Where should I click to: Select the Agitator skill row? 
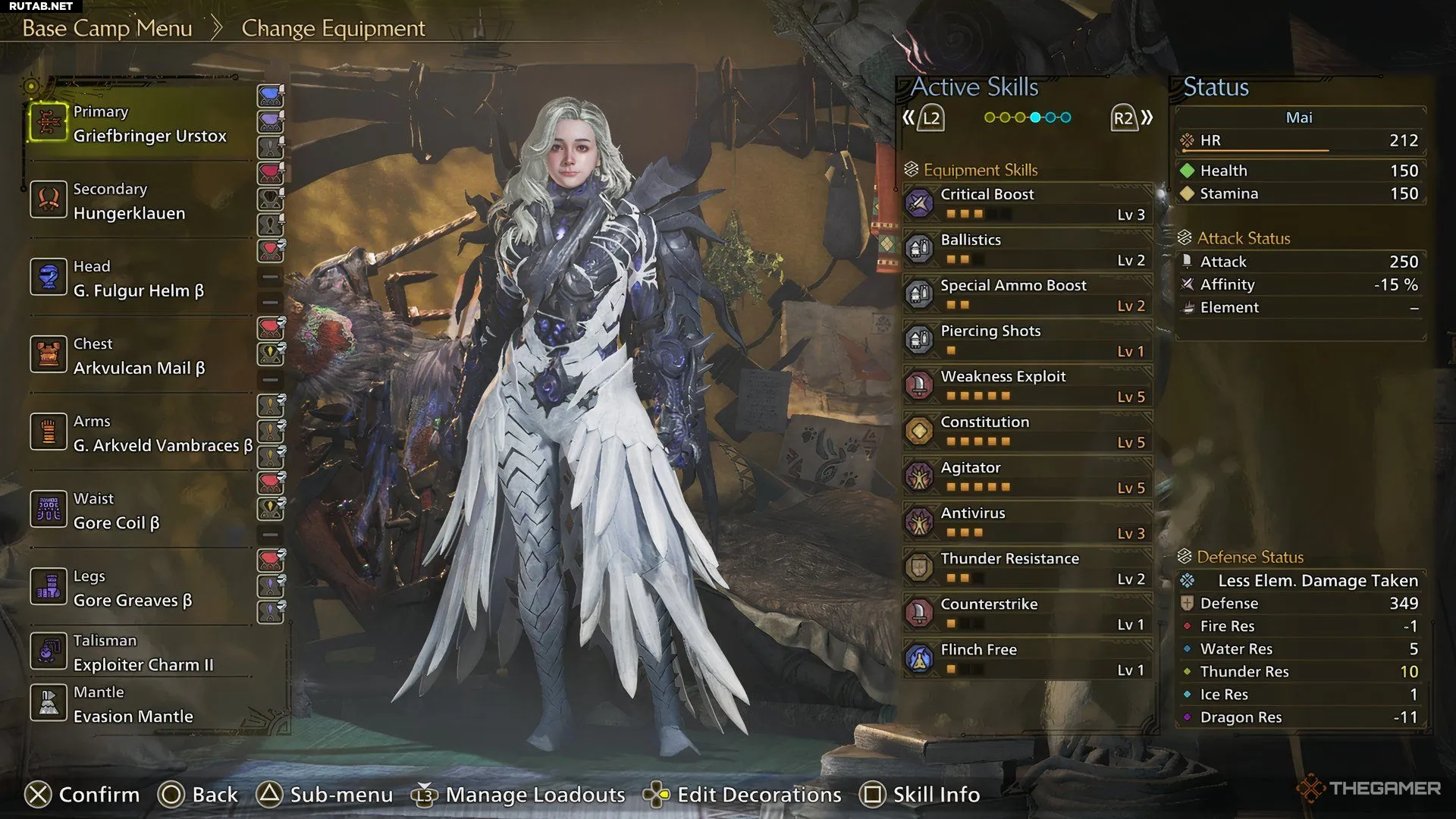pos(1028,477)
